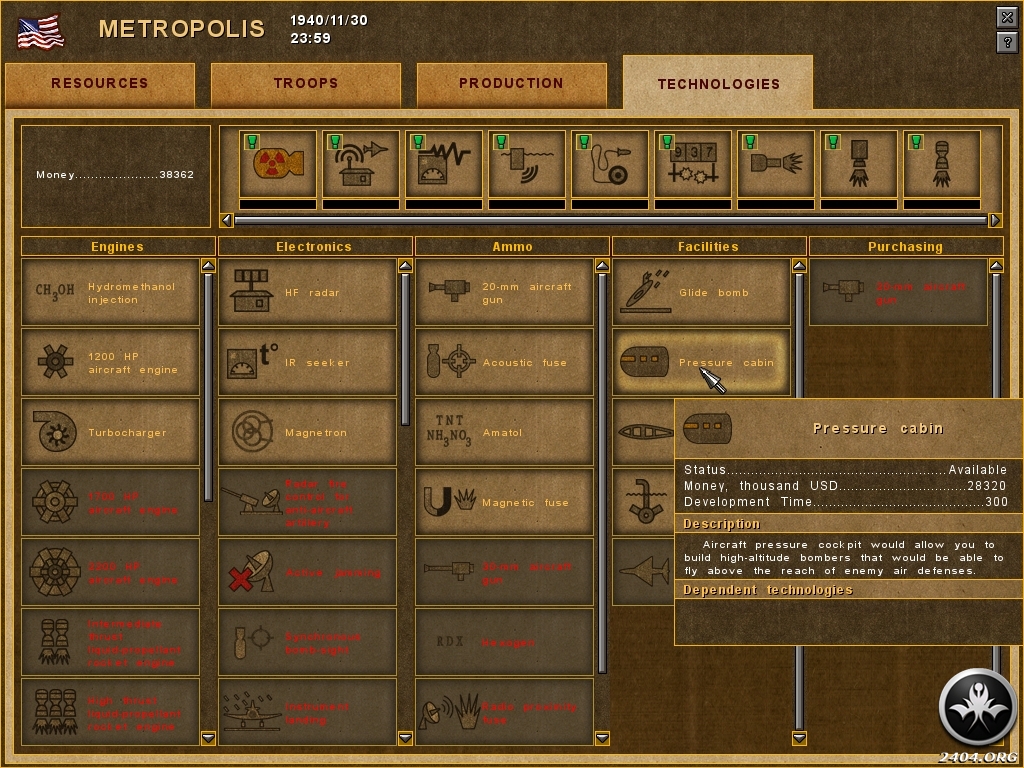Select the 20-mm aircraft gun

[x=505, y=293]
